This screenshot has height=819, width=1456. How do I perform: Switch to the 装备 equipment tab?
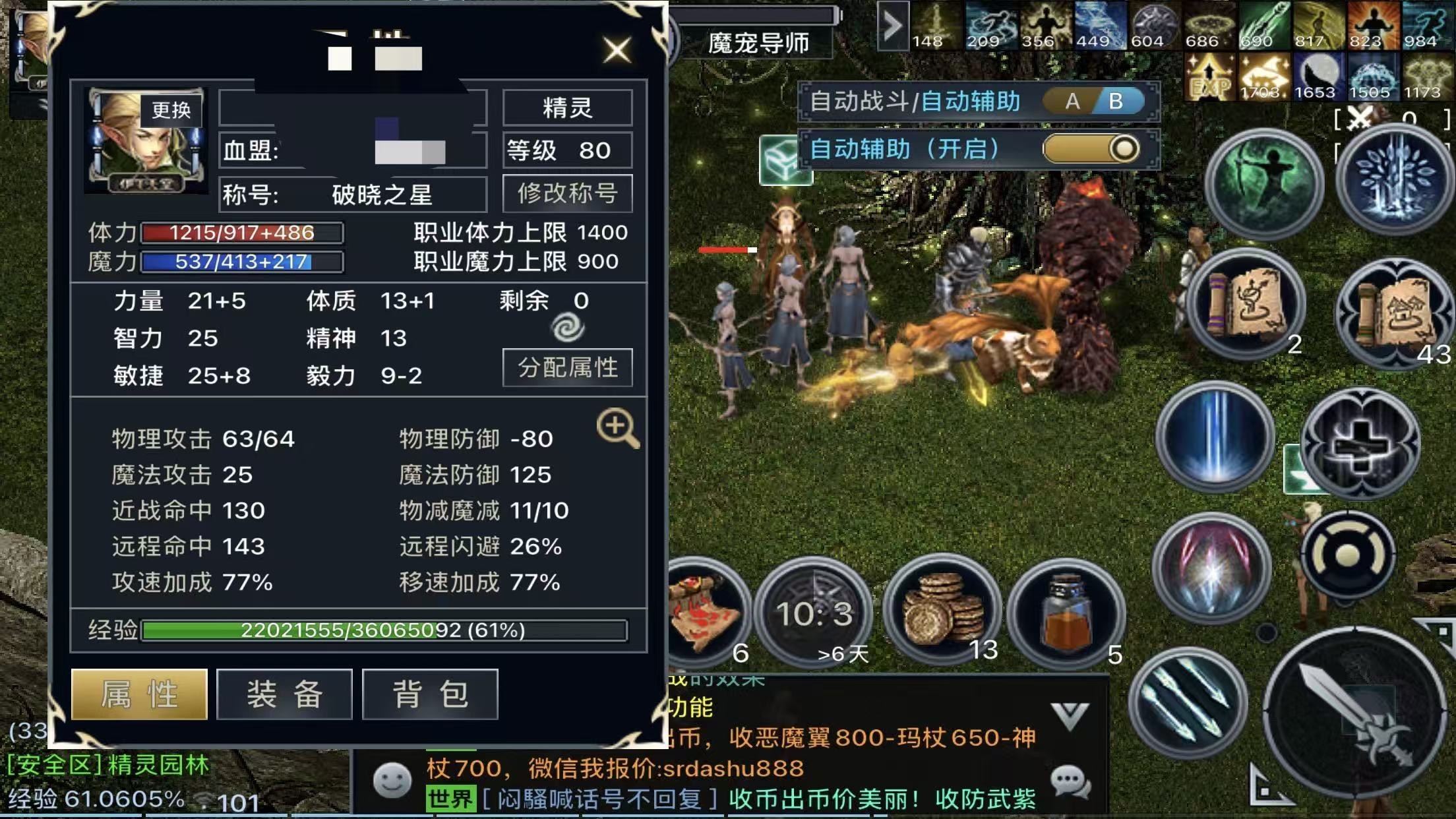point(284,694)
